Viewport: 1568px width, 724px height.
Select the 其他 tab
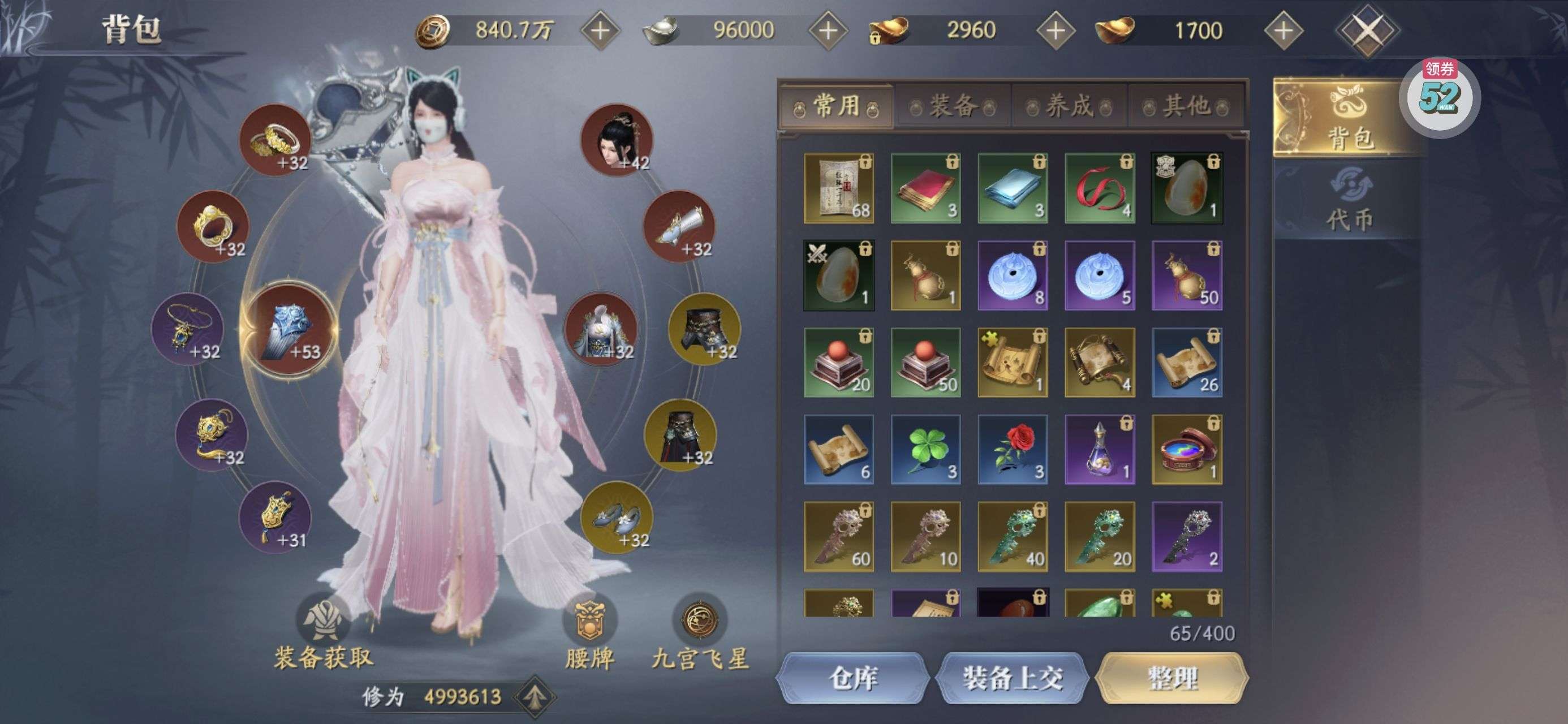[x=1186, y=106]
